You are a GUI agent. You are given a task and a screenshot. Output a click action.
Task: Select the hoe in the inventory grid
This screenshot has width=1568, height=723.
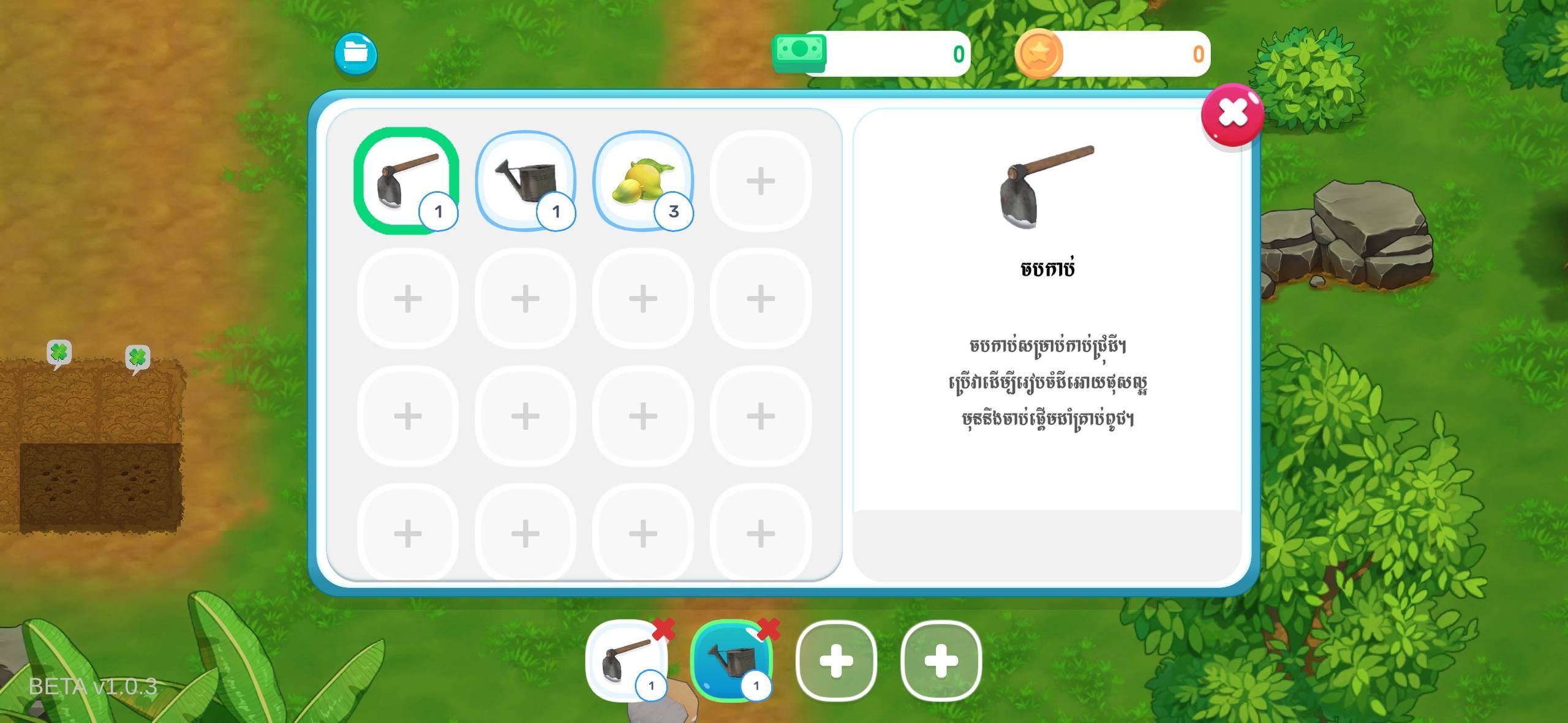[405, 180]
